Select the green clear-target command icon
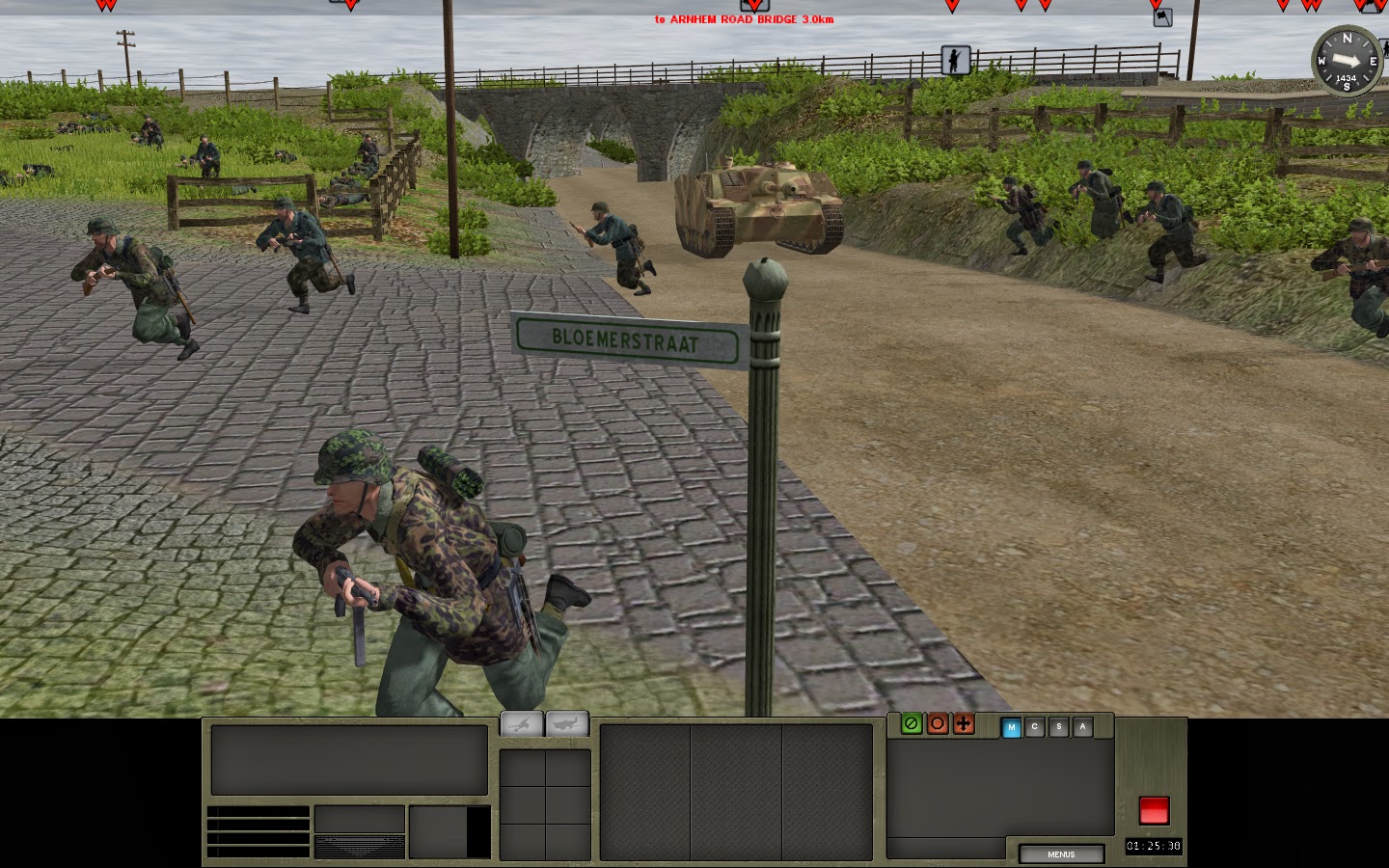Image resolution: width=1389 pixels, height=868 pixels. [x=910, y=724]
